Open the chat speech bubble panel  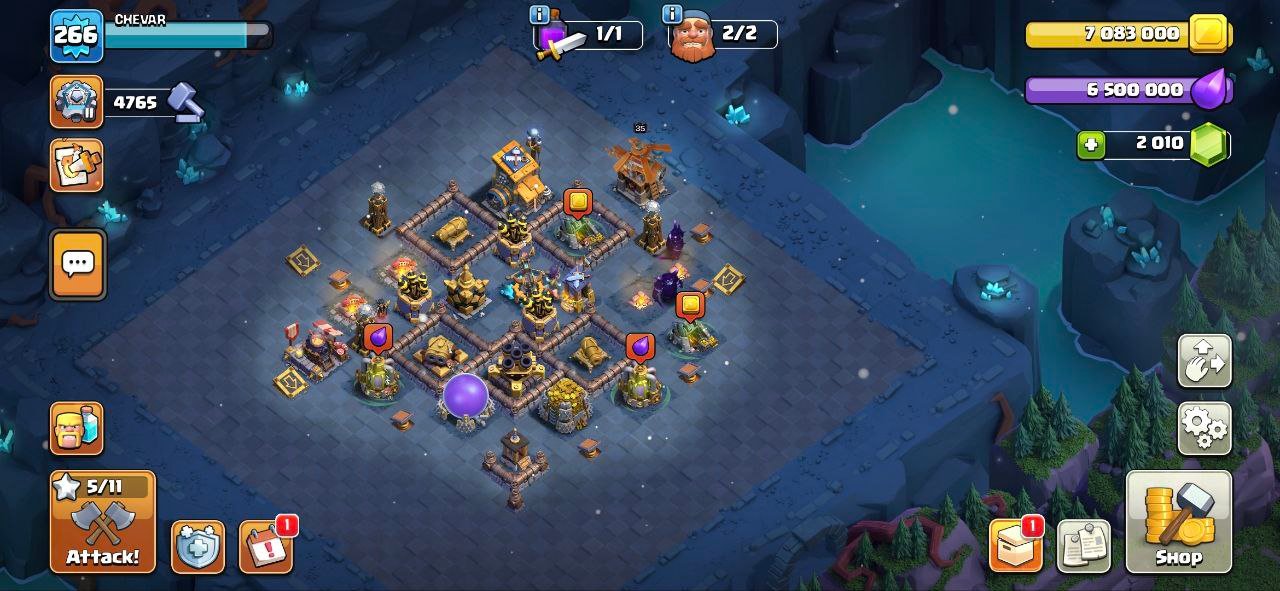pyautogui.click(x=77, y=264)
